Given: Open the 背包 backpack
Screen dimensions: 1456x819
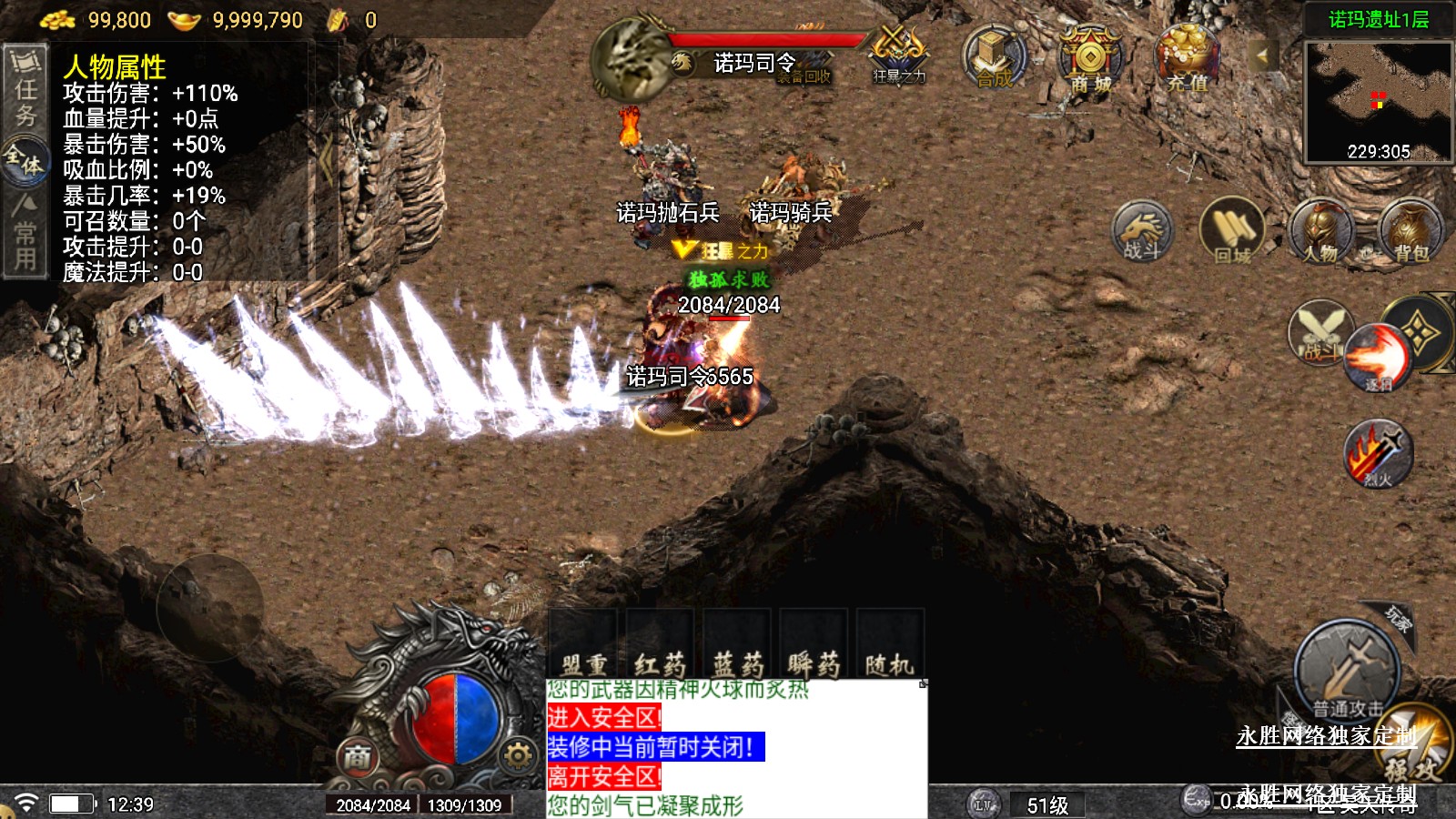Looking at the screenshot, I should (x=1410, y=232).
